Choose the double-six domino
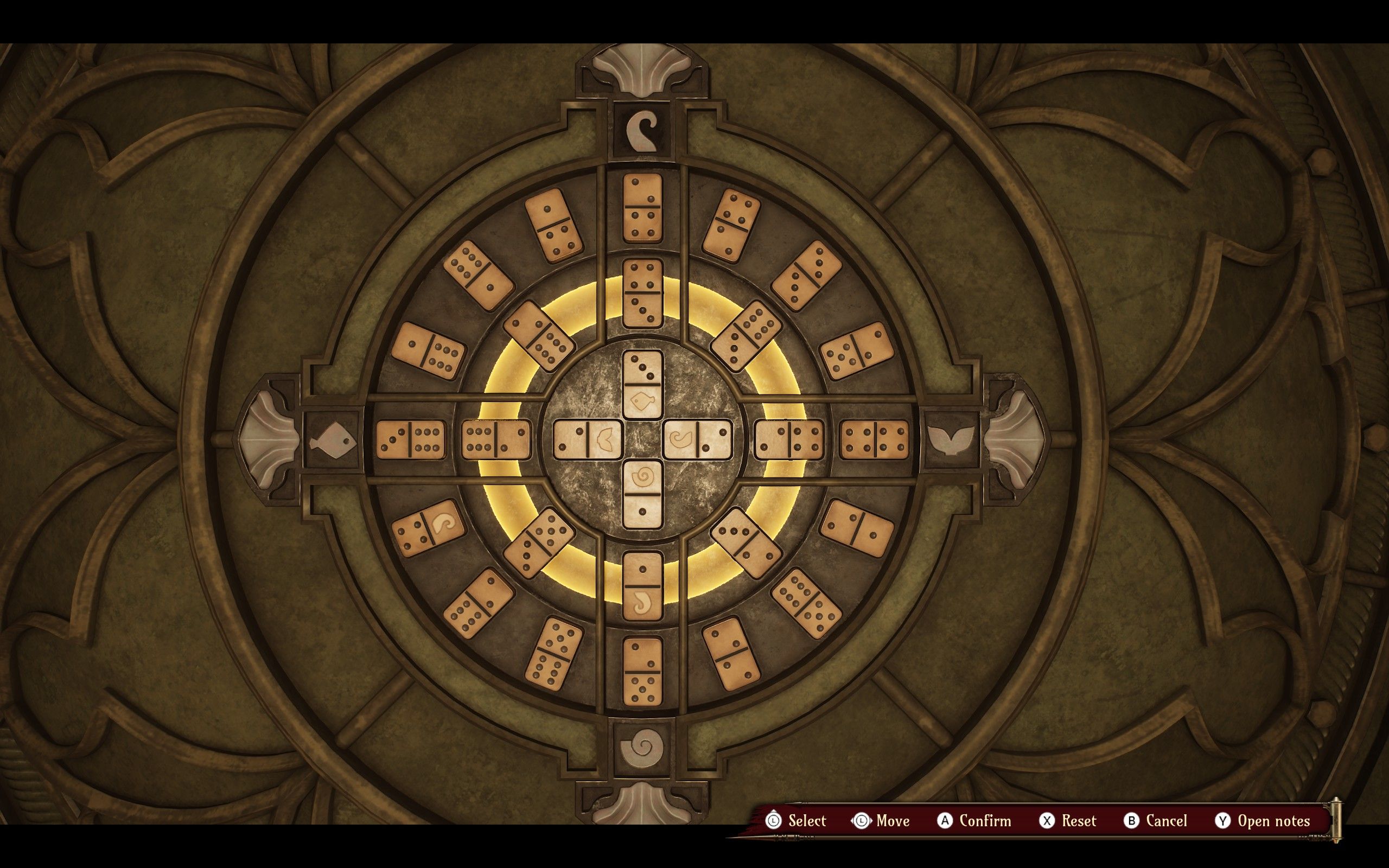The width and height of the screenshot is (1389, 868). tap(806, 603)
